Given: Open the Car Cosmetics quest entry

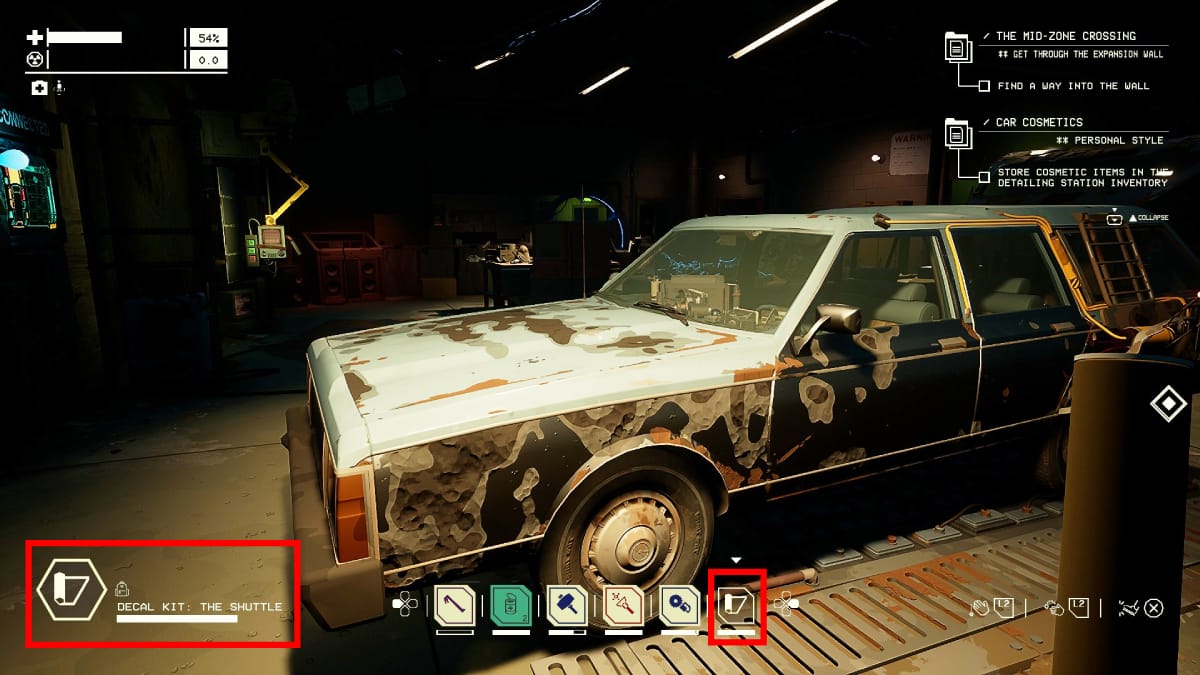Looking at the screenshot, I should point(1038,123).
